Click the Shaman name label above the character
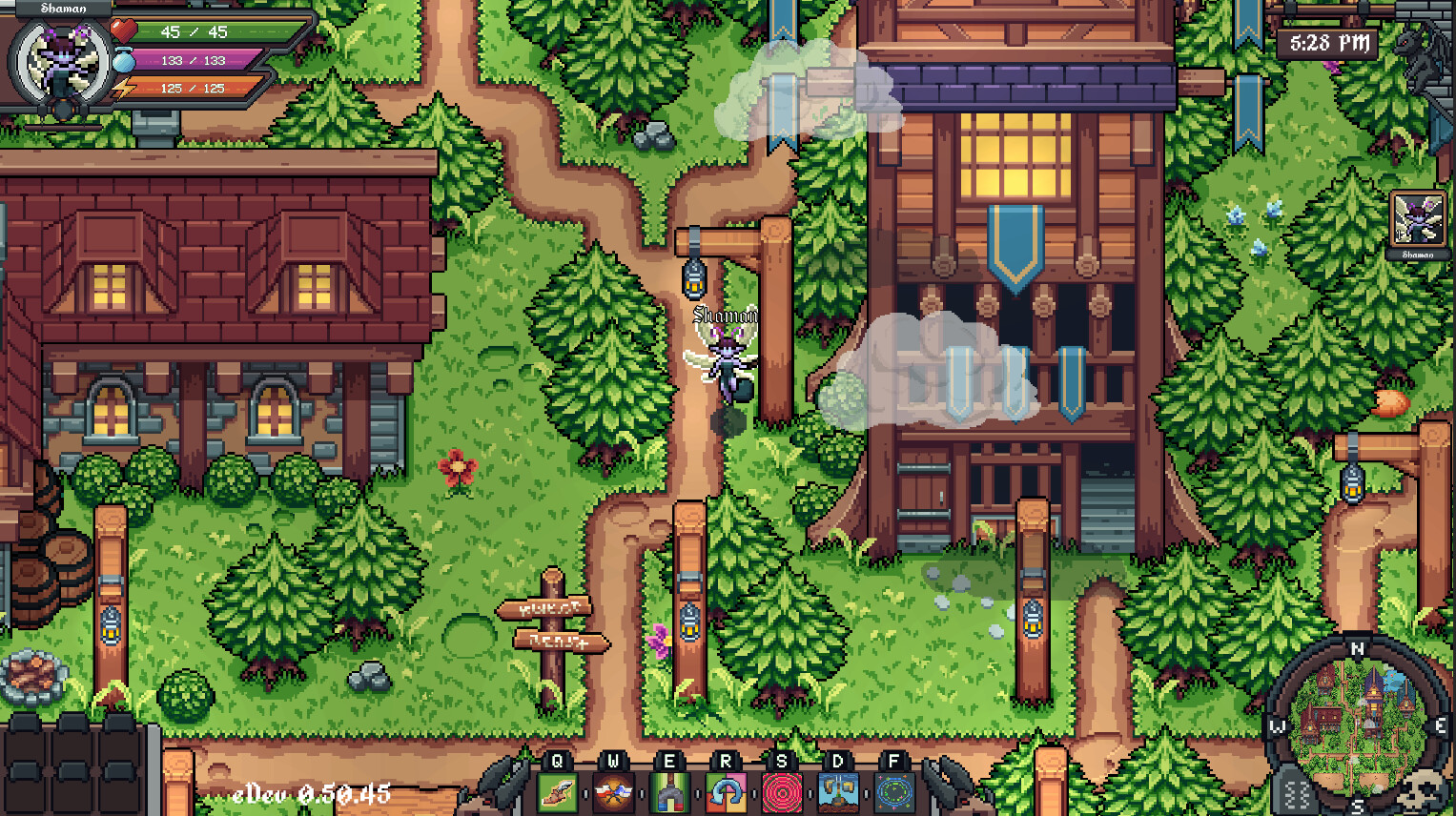Viewport: 1456px width, 816px height. click(x=725, y=312)
